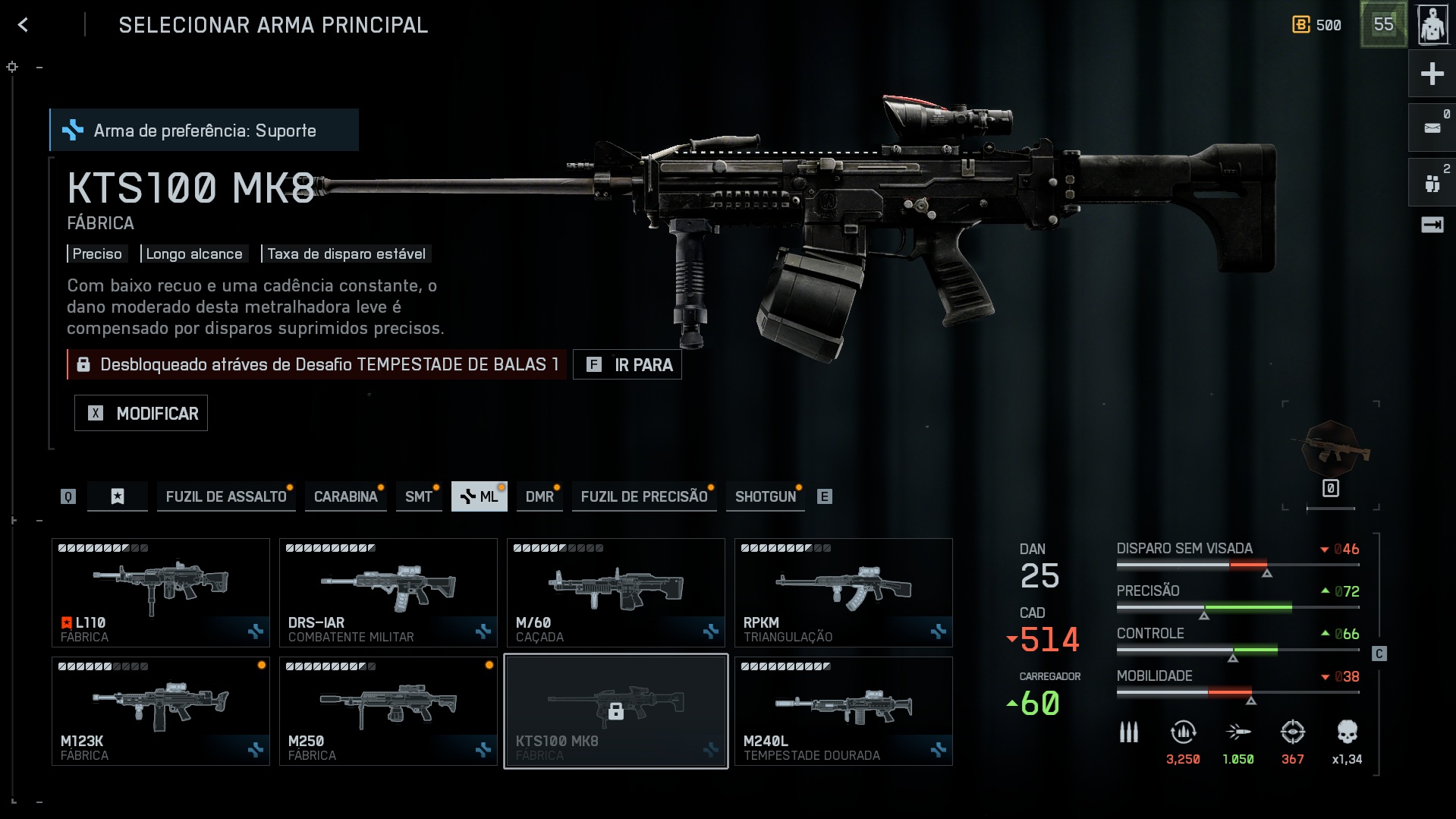The height and width of the screenshot is (819, 1456).
Task: Open the CARABINA weapon category
Action: (x=345, y=496)
